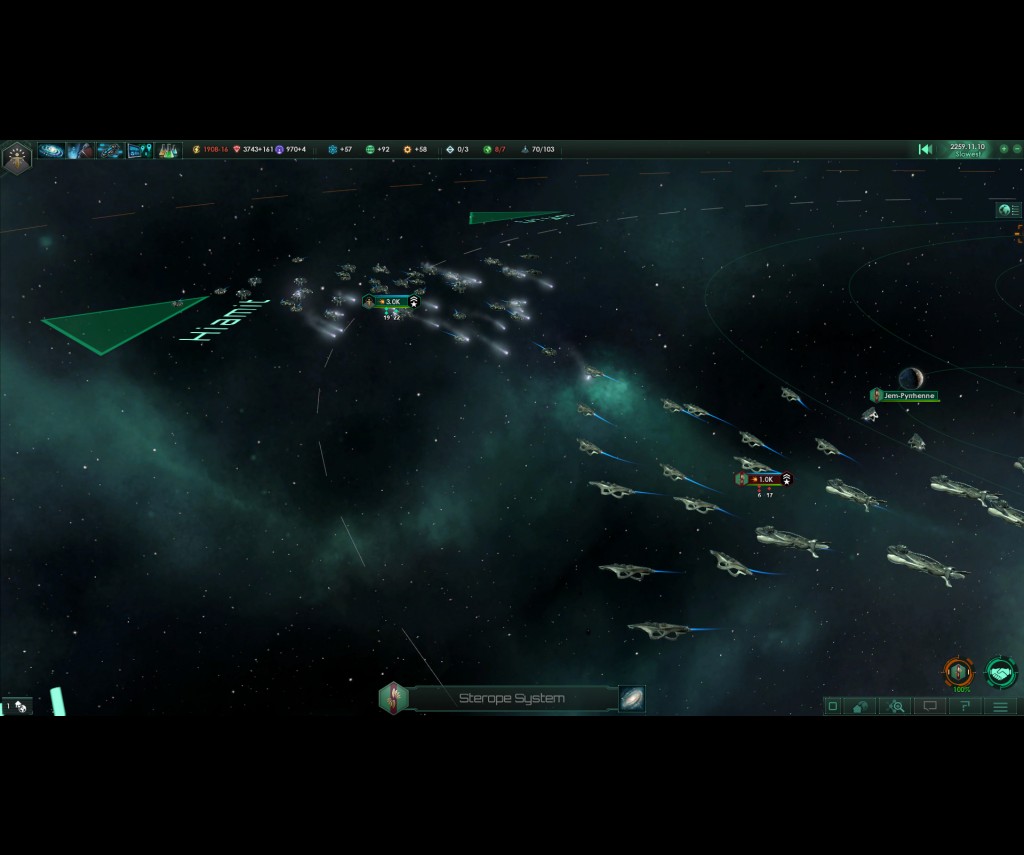Open the chat speech bubble window
The image size is (1024, 855).
tap(930, 706)
